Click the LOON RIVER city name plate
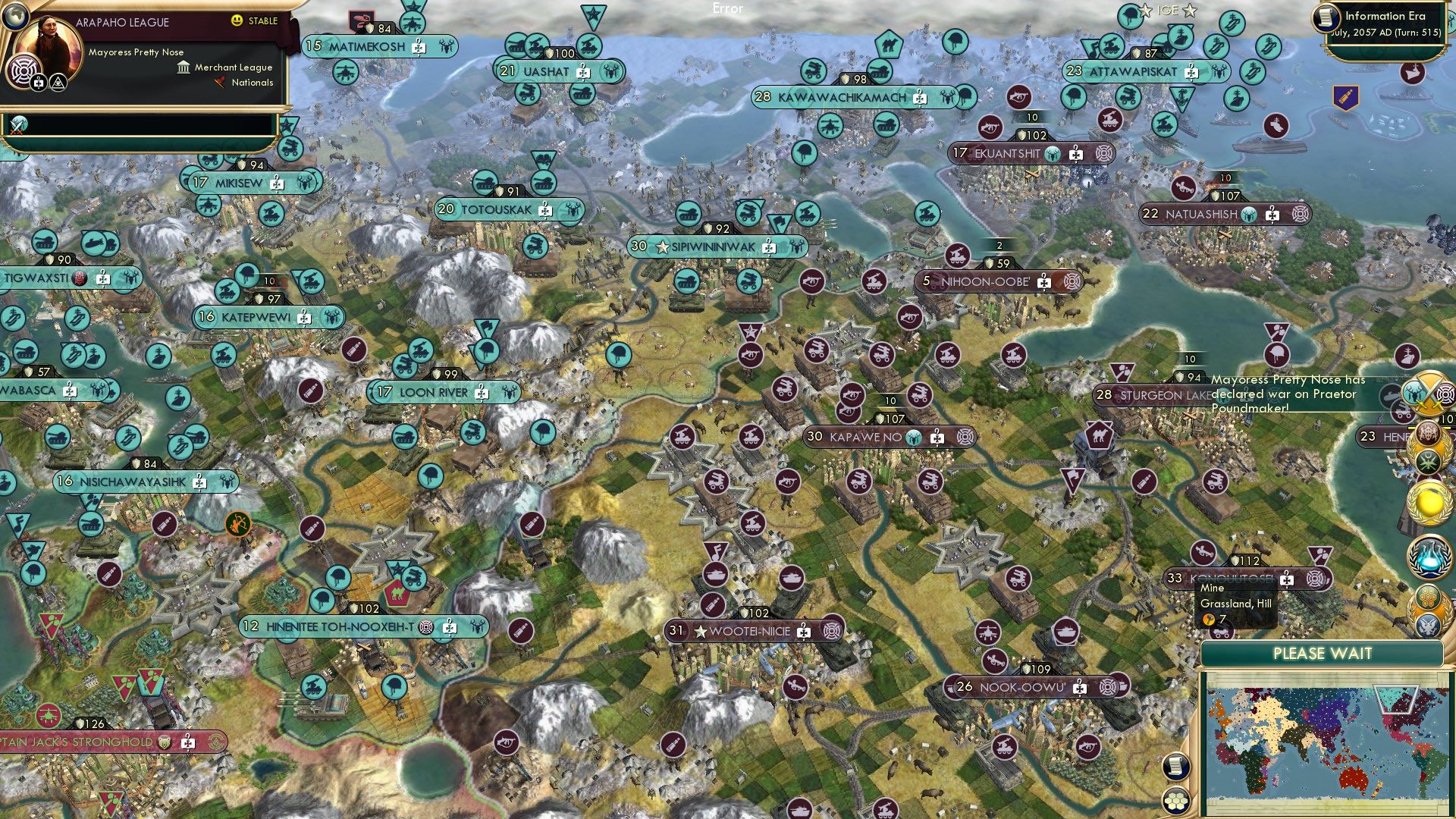 (x=432, y=392)
